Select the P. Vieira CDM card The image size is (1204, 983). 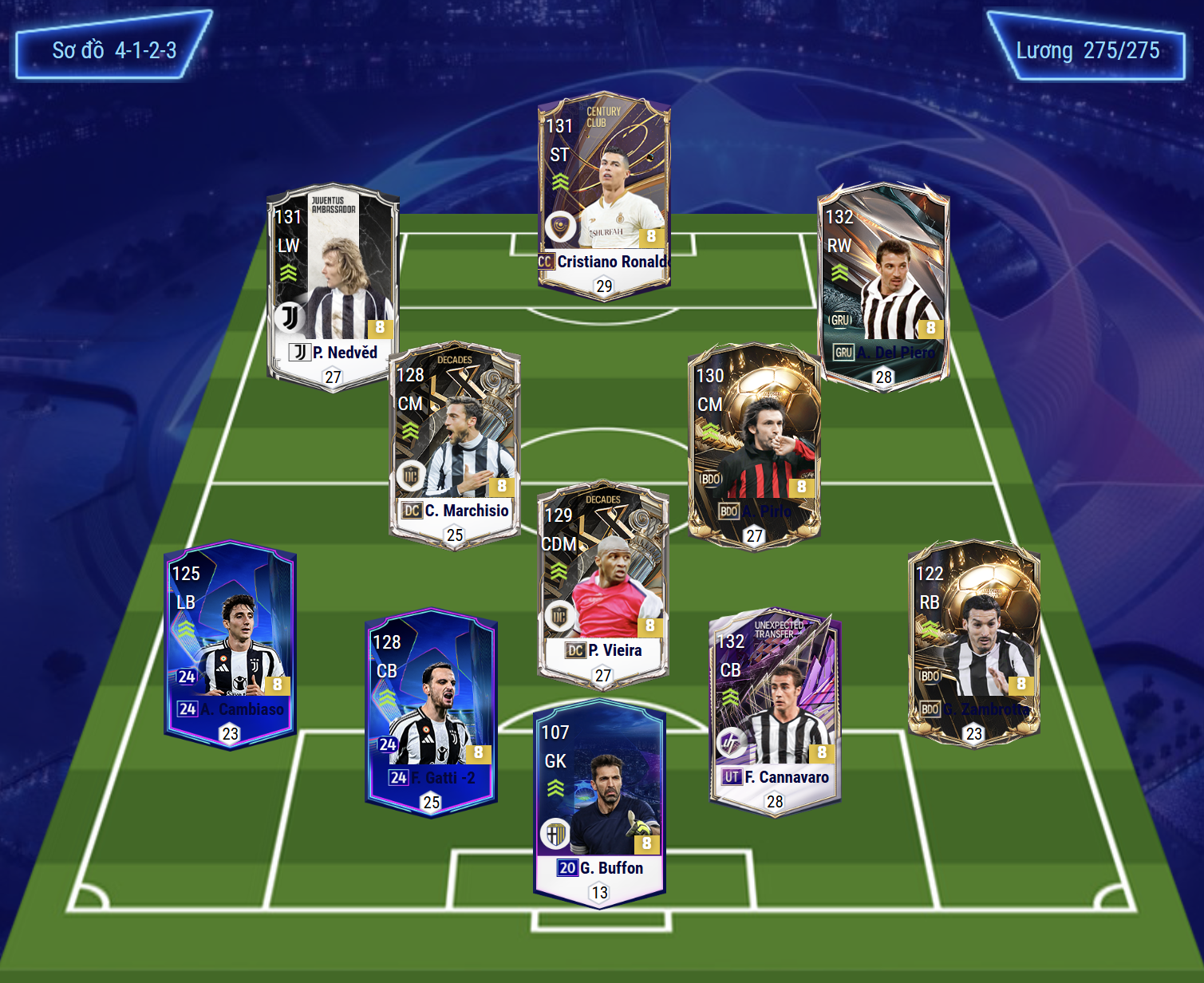(x=603, y=586)
